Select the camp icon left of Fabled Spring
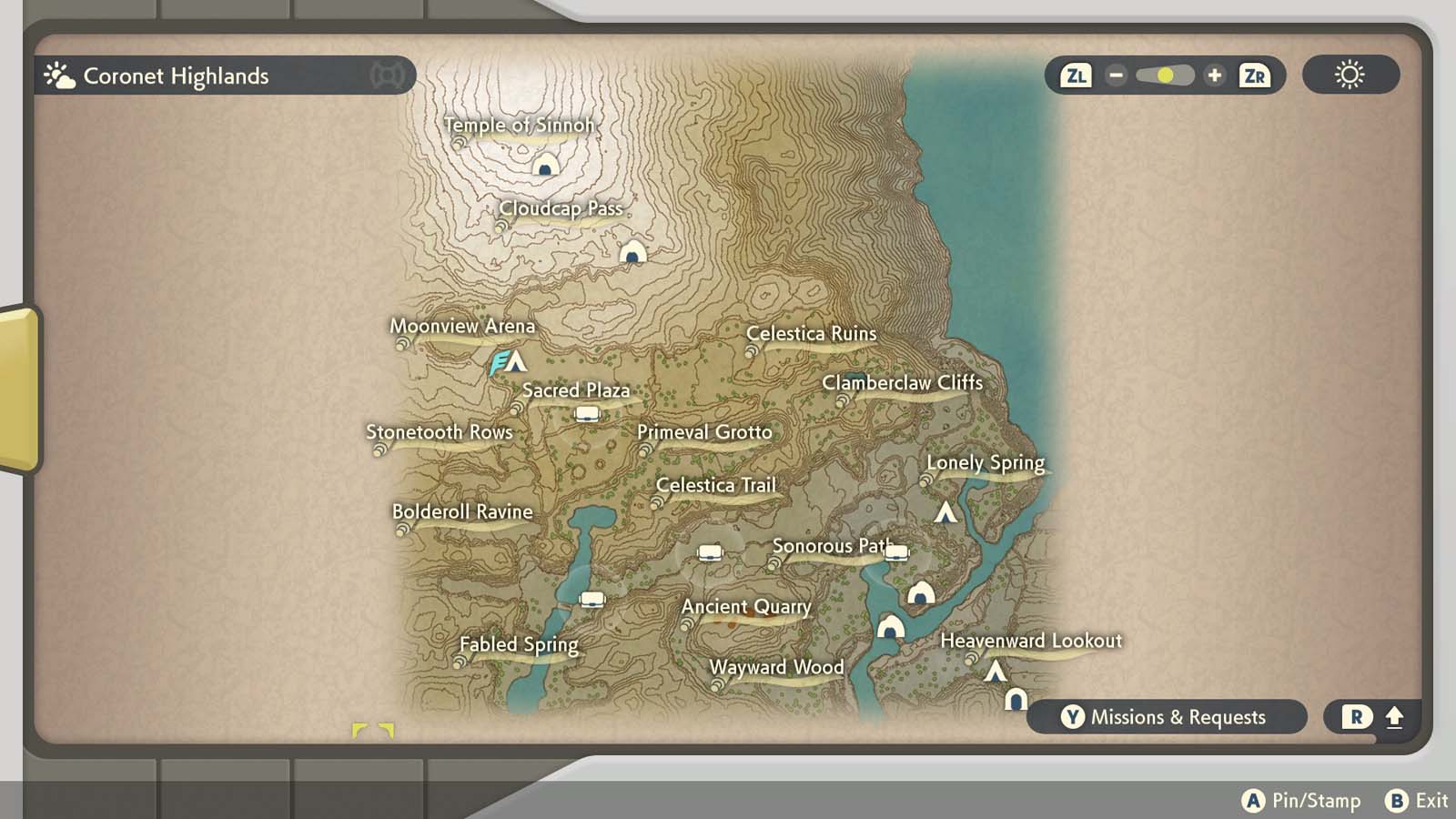The width and height of the screenshot is (1456, 819). pyautogui.click(x=592, y=598)
